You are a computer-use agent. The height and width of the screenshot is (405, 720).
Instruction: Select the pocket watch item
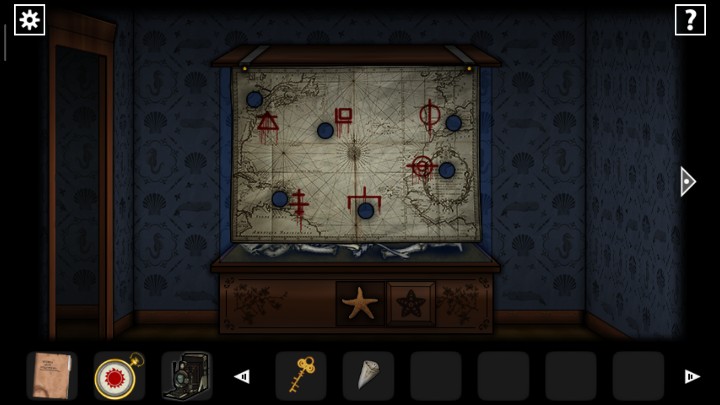tap(118, 376)
